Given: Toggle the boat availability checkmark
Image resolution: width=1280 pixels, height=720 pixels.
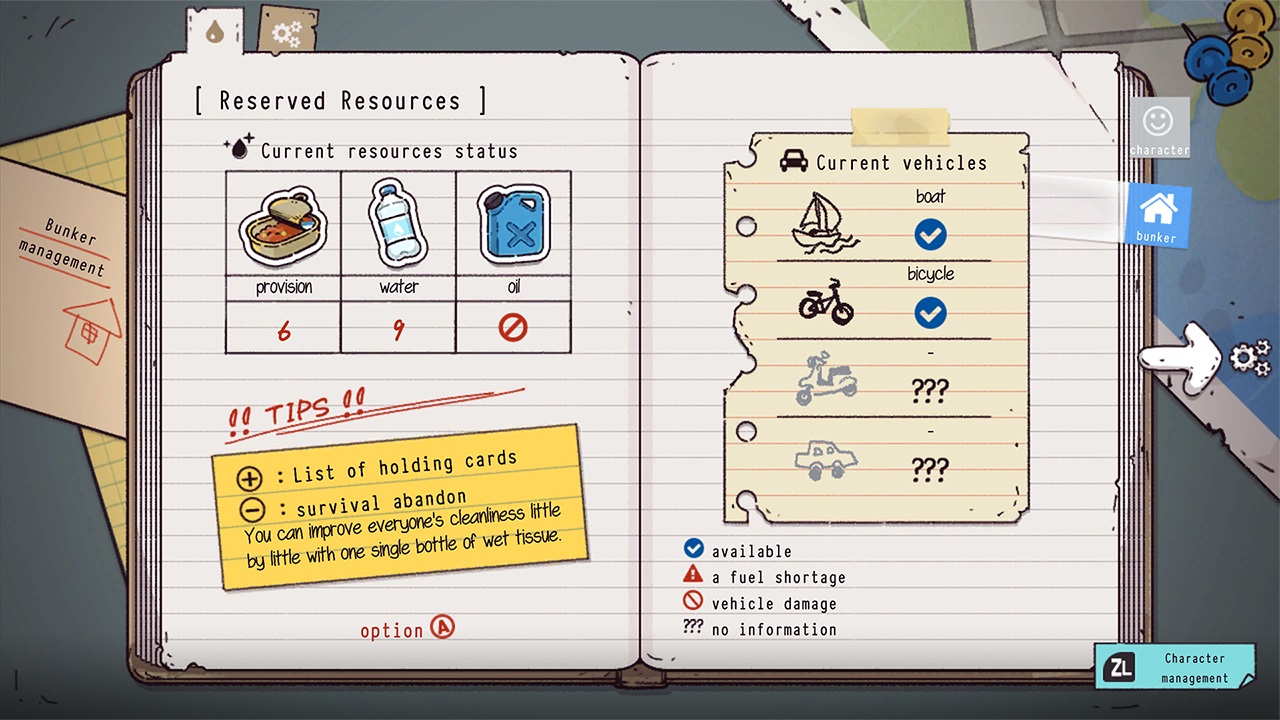Looking at the screenshot, I should (930, 235).
